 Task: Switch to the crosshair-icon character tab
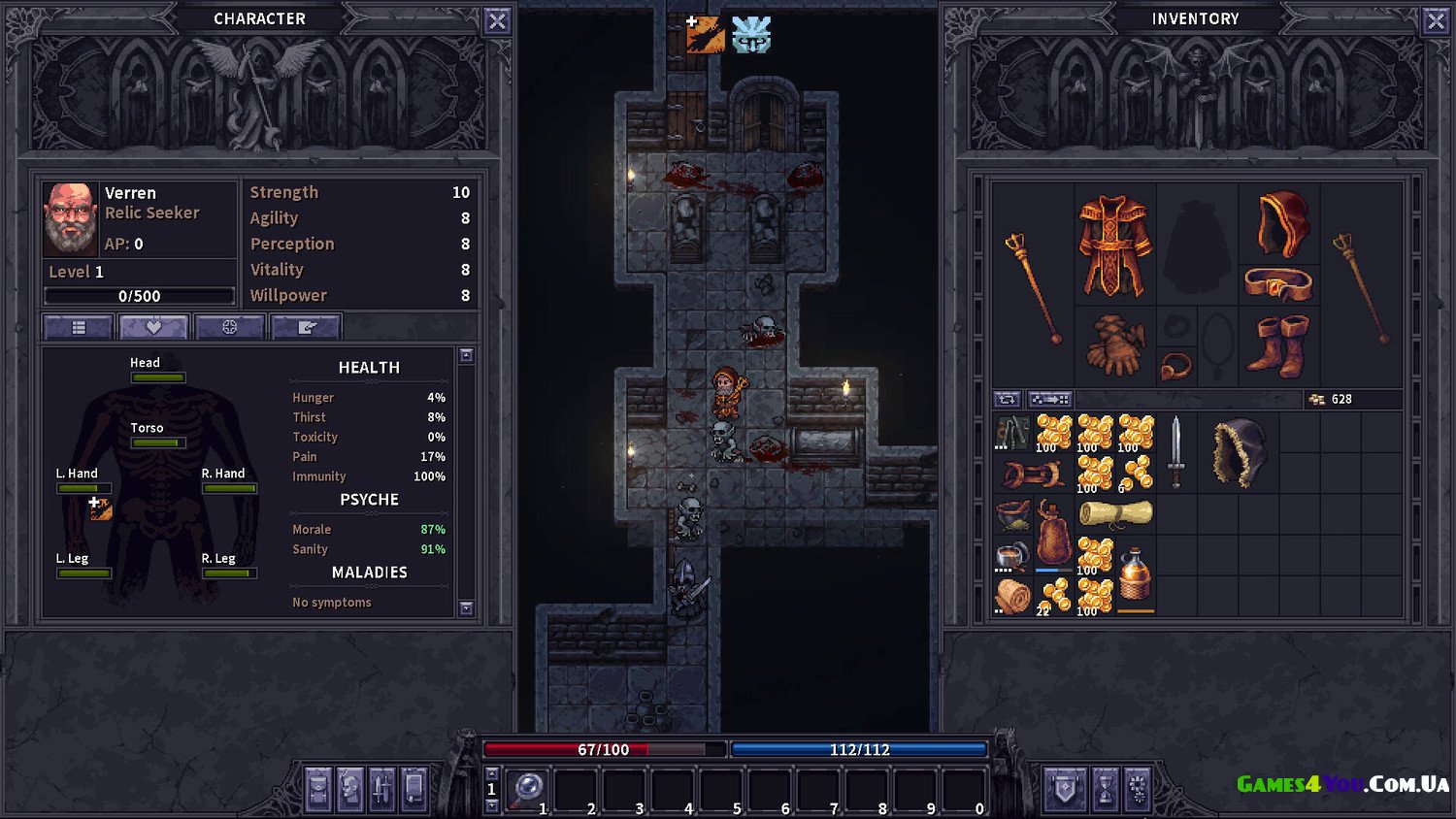point(229,327)
